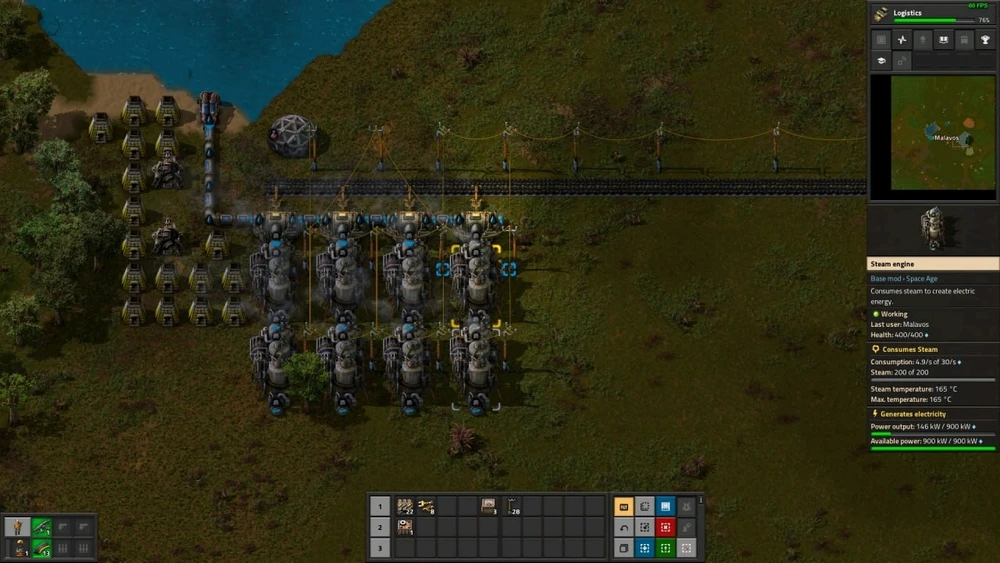The height and width of the screenshot is (563, 1000).
Task: Pick the inserter slot with 8 items
Action: tap(426, 507)
